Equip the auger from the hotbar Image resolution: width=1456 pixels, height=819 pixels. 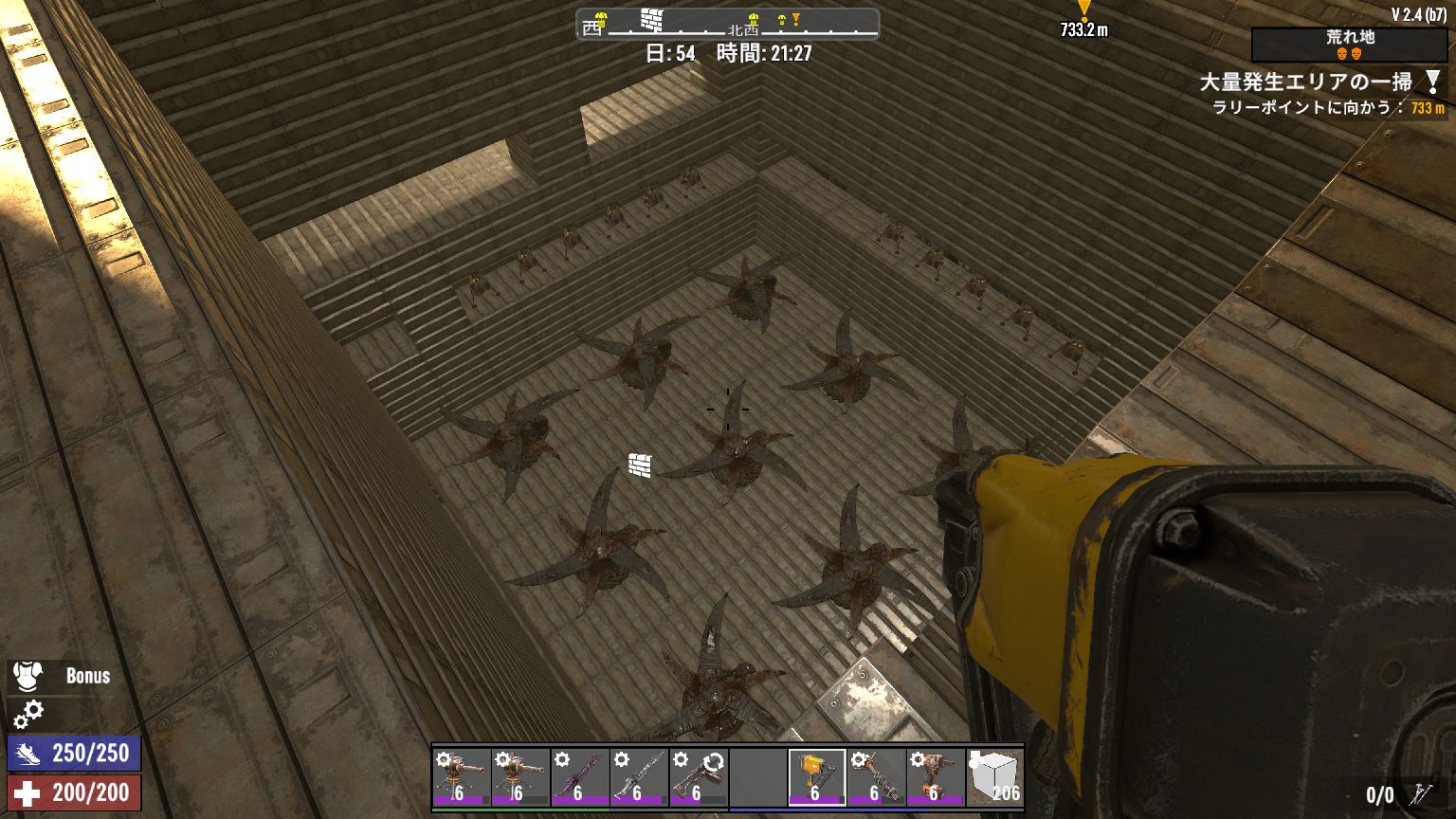click(x=876, y=777)
